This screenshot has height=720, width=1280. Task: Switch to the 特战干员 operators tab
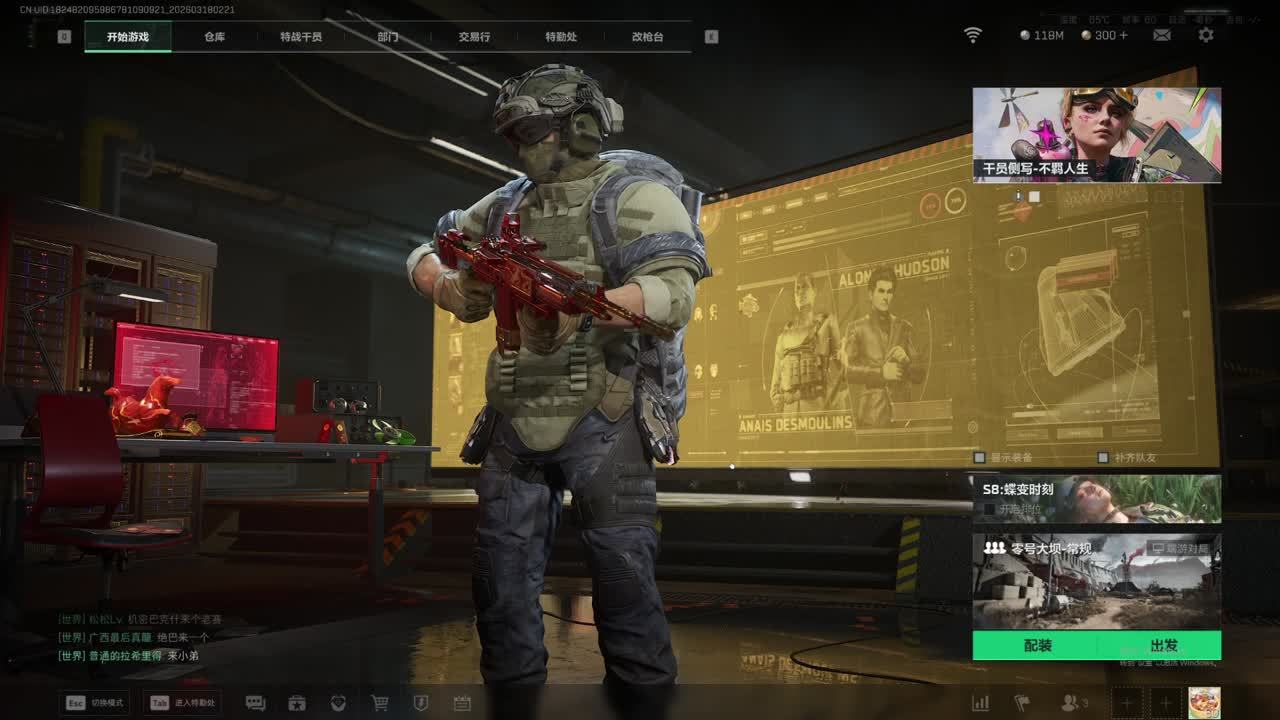(x=301, y=37)
